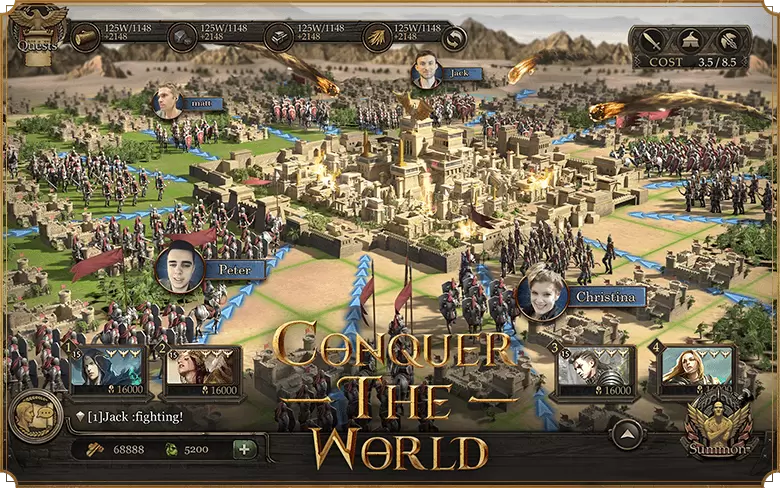Image resolution: width=780 pixels, height=488 pixels.
Task: Select the wheat grain resource icon
Action: click(377, 38)
